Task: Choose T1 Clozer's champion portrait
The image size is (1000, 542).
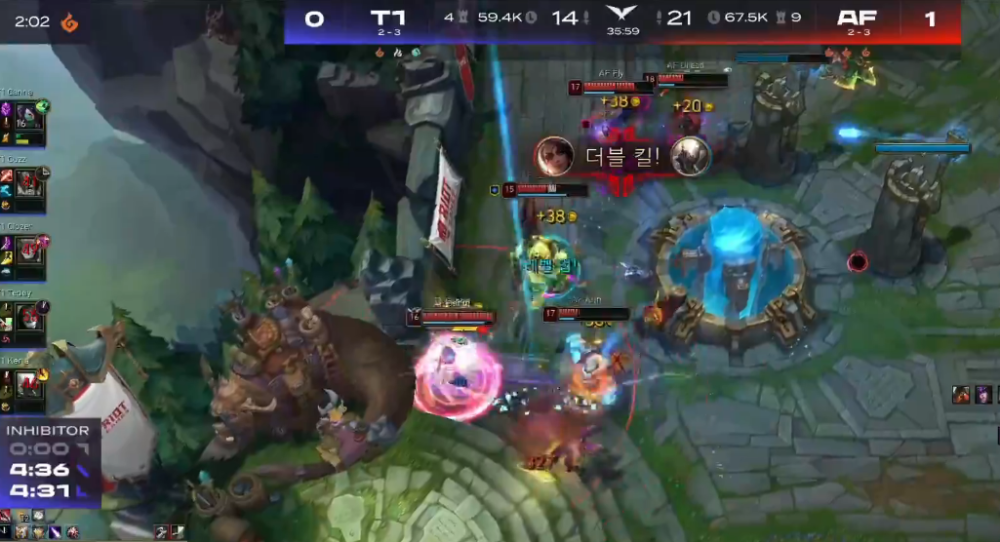Action: pos(28,251)
